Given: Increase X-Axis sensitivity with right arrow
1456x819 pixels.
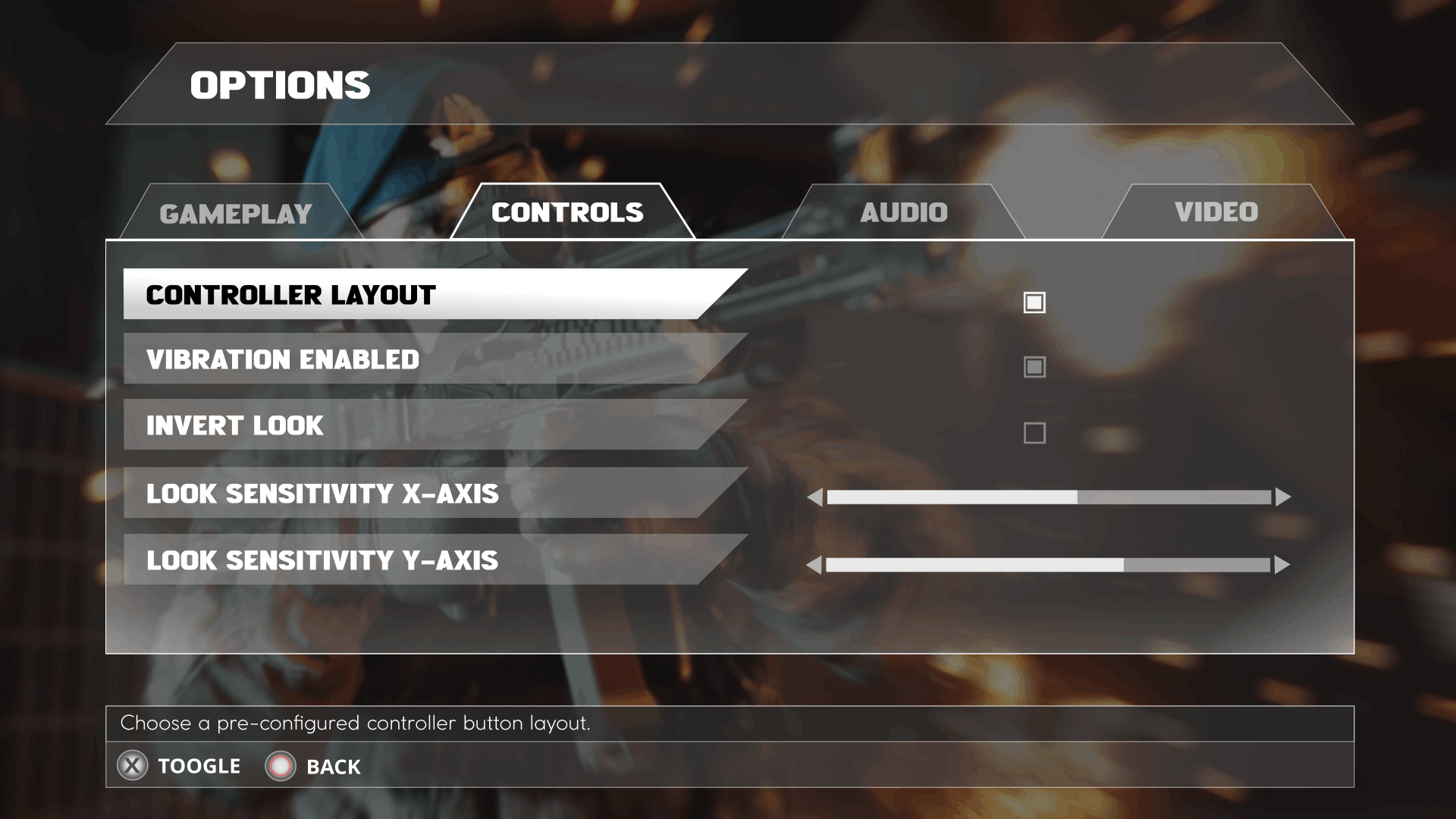Looking at the screenshot, I should (1282, 497).
